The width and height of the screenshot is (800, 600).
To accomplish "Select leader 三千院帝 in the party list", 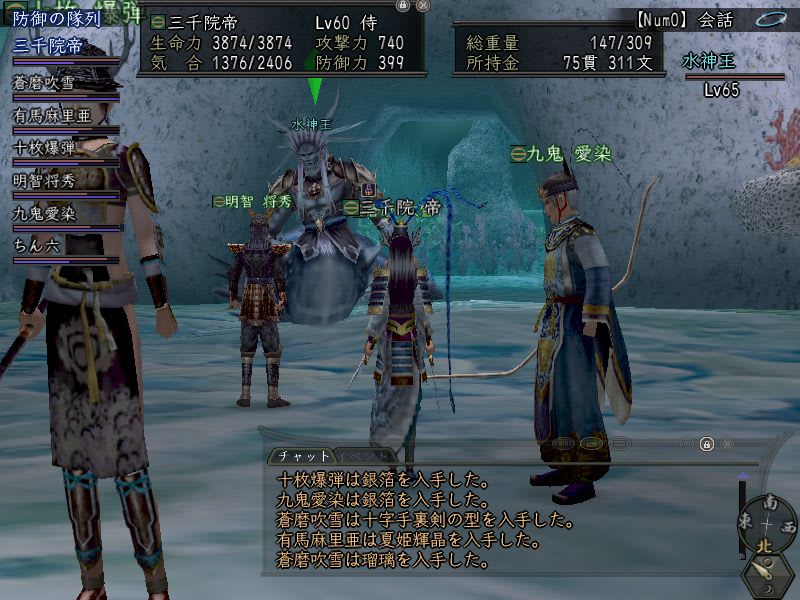I will pos(48,45).
